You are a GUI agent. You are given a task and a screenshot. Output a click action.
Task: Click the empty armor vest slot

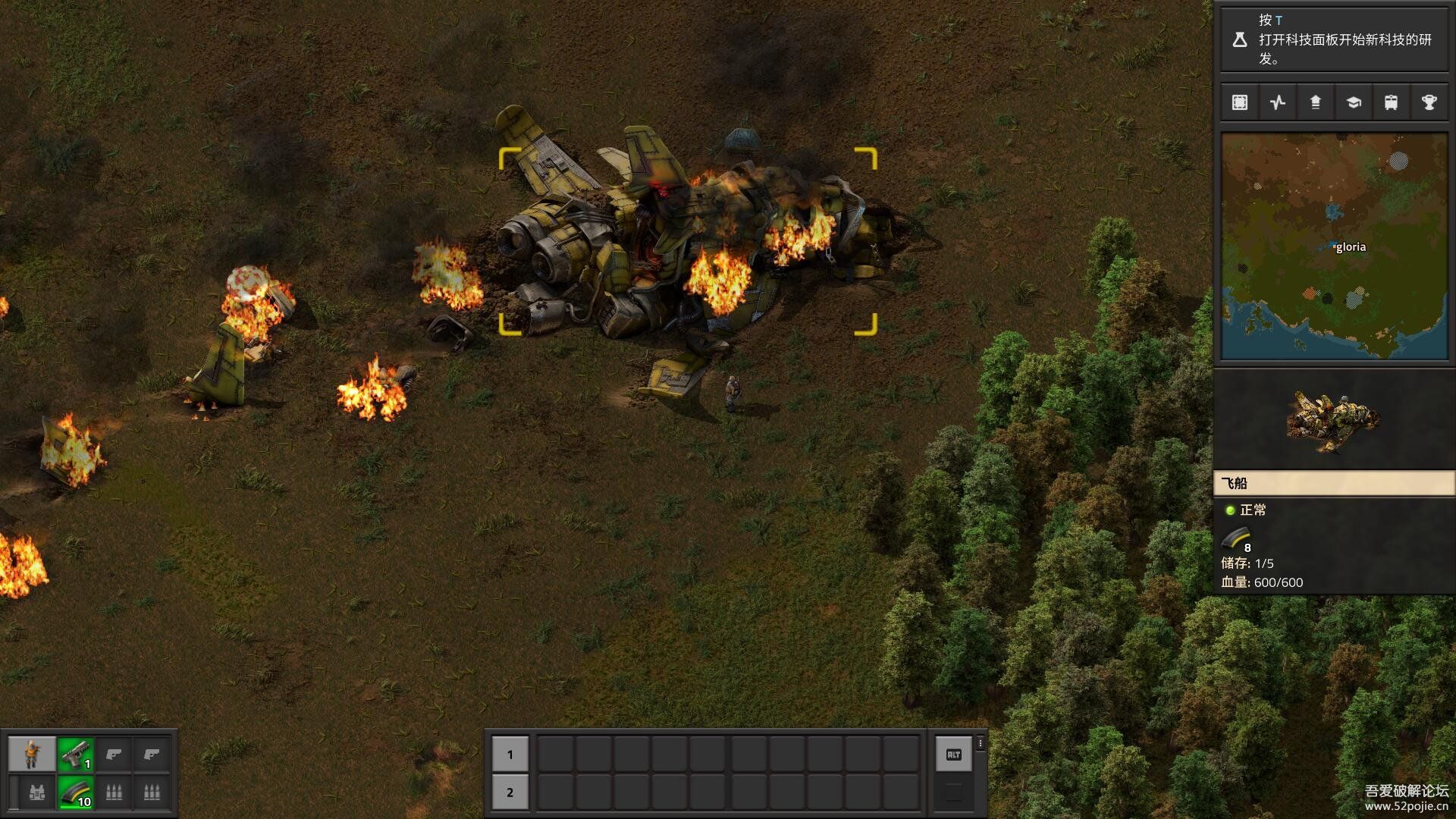coord(36,792)
